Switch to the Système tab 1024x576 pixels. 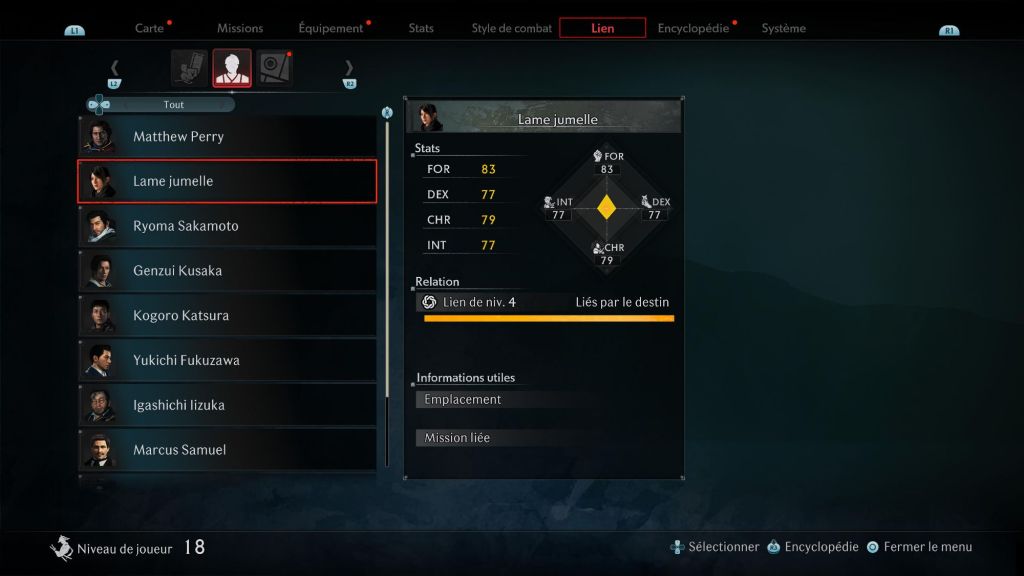click(x=783, y=28)
